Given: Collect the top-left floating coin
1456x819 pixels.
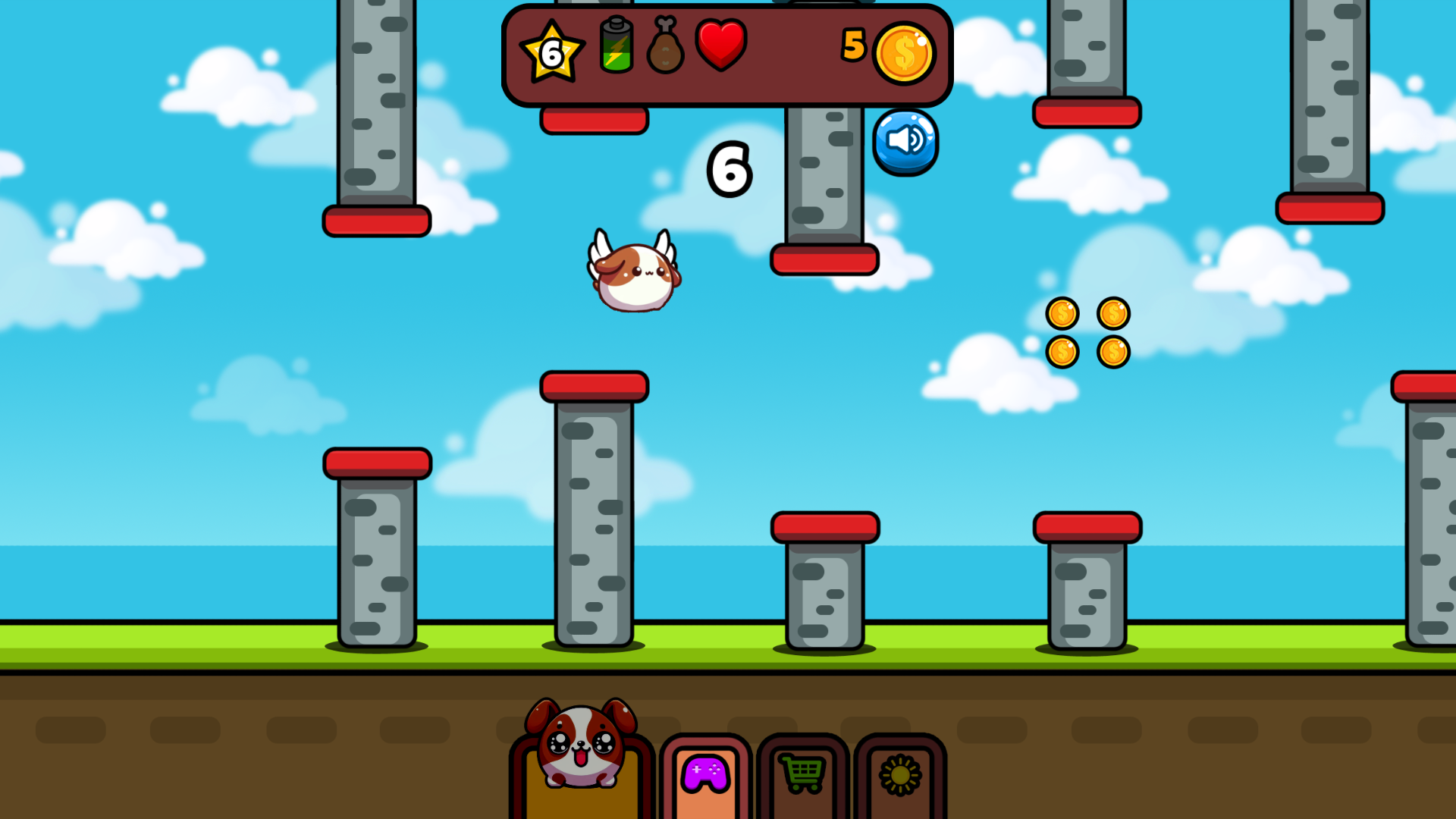Looking at the screenshot, I should coord(1064,313).
